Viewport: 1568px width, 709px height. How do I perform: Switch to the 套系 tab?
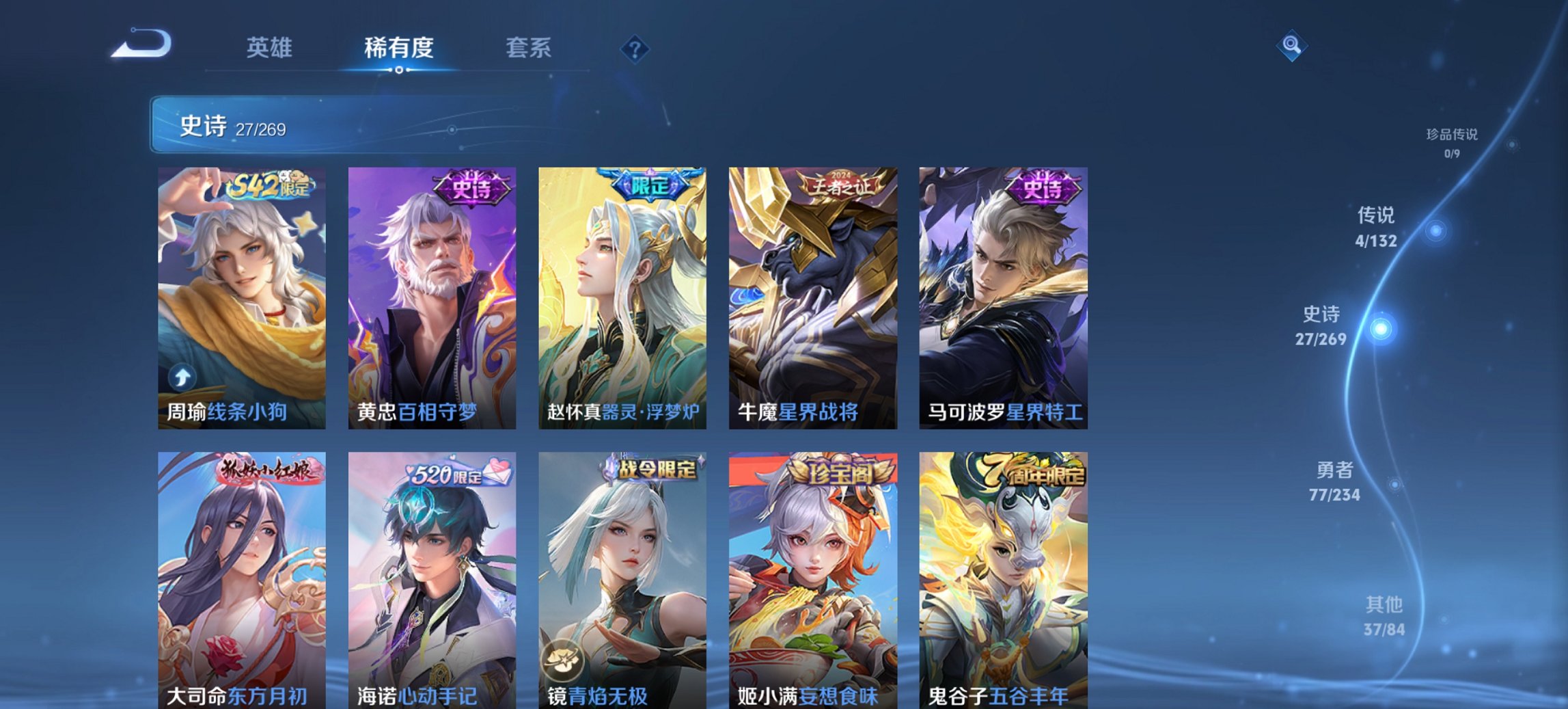528,47
